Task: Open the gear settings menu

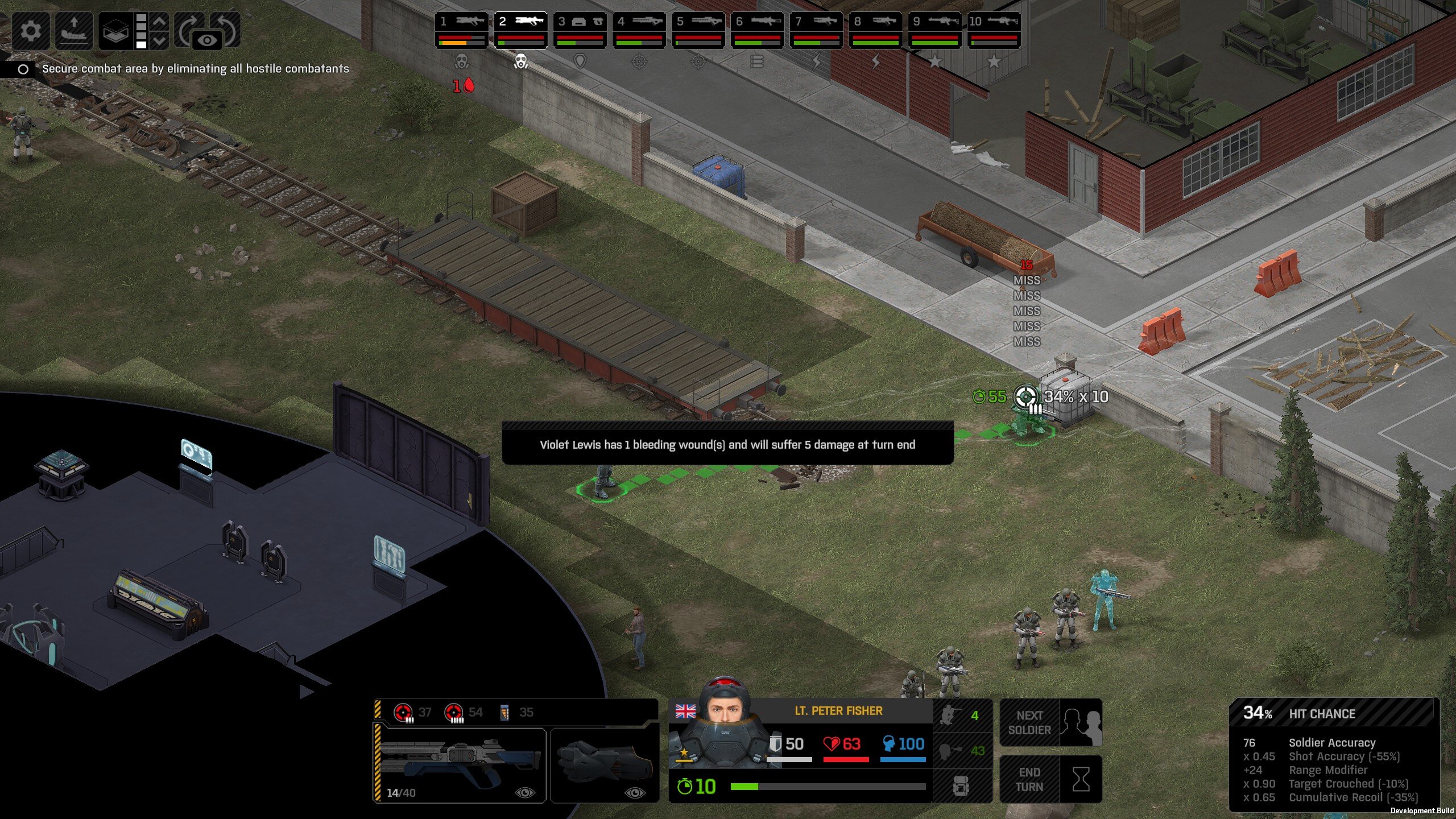Action: point(30,30)
